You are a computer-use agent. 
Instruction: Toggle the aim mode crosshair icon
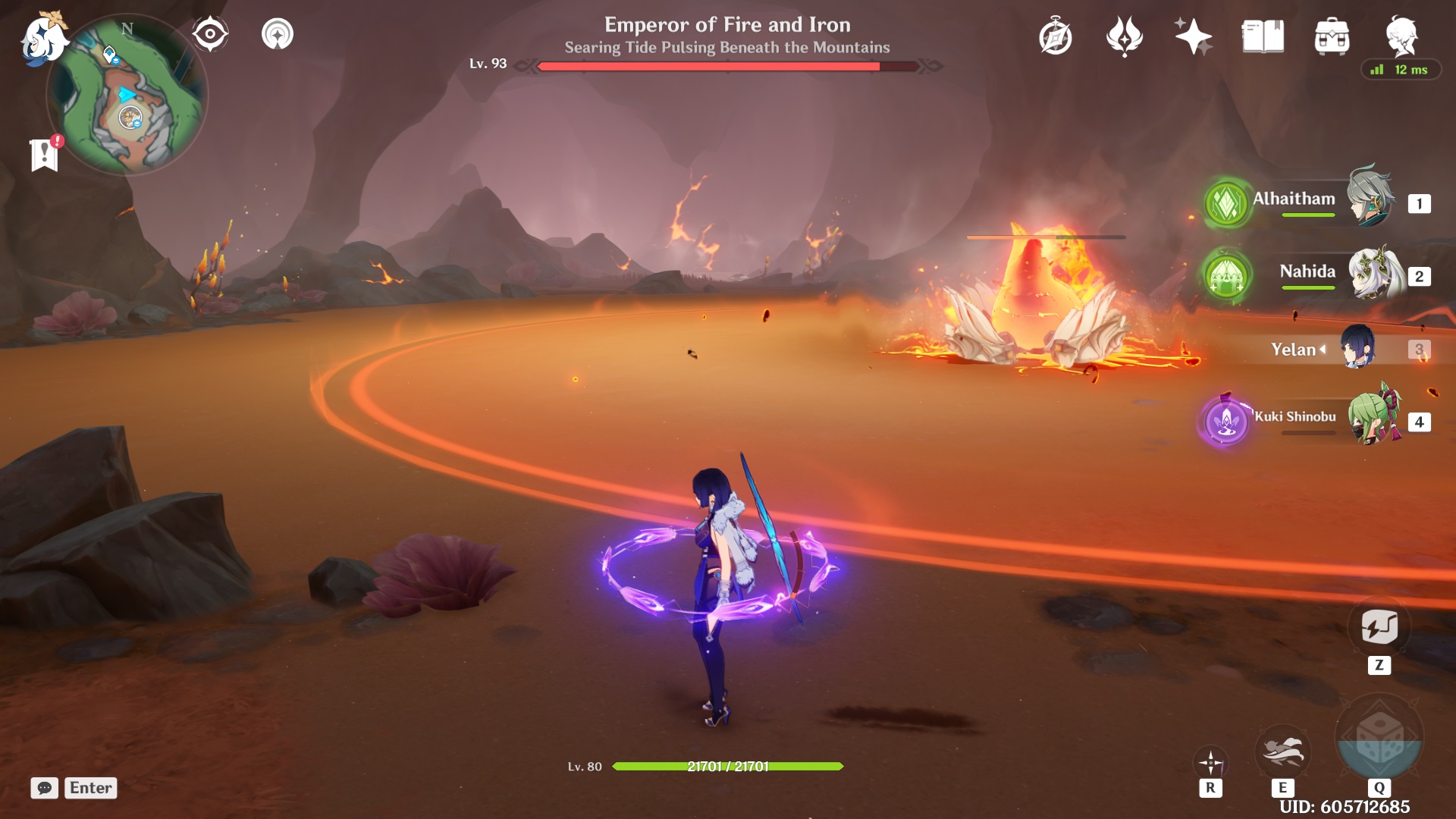click(x=1210, y=762)
